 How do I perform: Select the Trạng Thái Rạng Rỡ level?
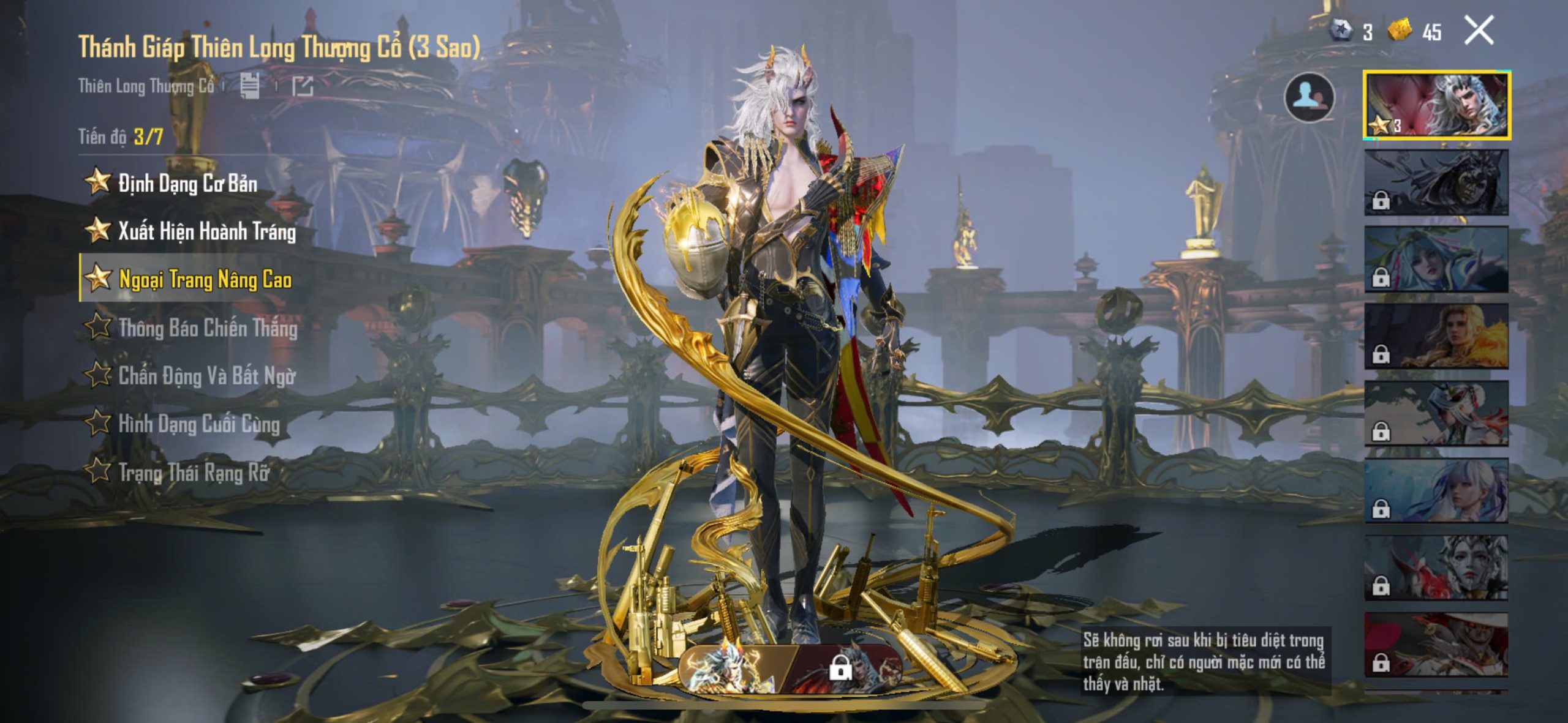pos(194,472)
